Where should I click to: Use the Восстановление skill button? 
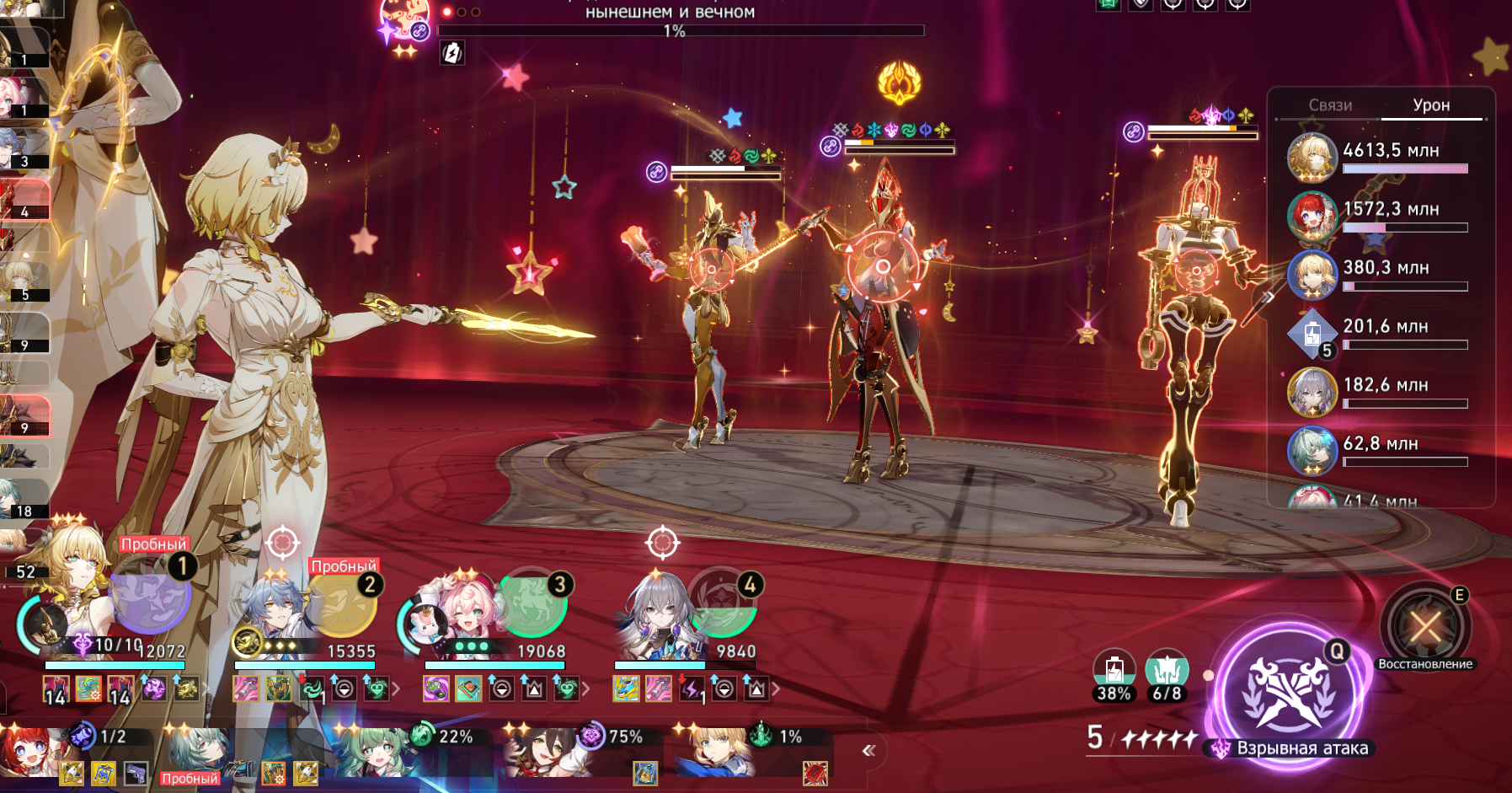[1425, 626]
